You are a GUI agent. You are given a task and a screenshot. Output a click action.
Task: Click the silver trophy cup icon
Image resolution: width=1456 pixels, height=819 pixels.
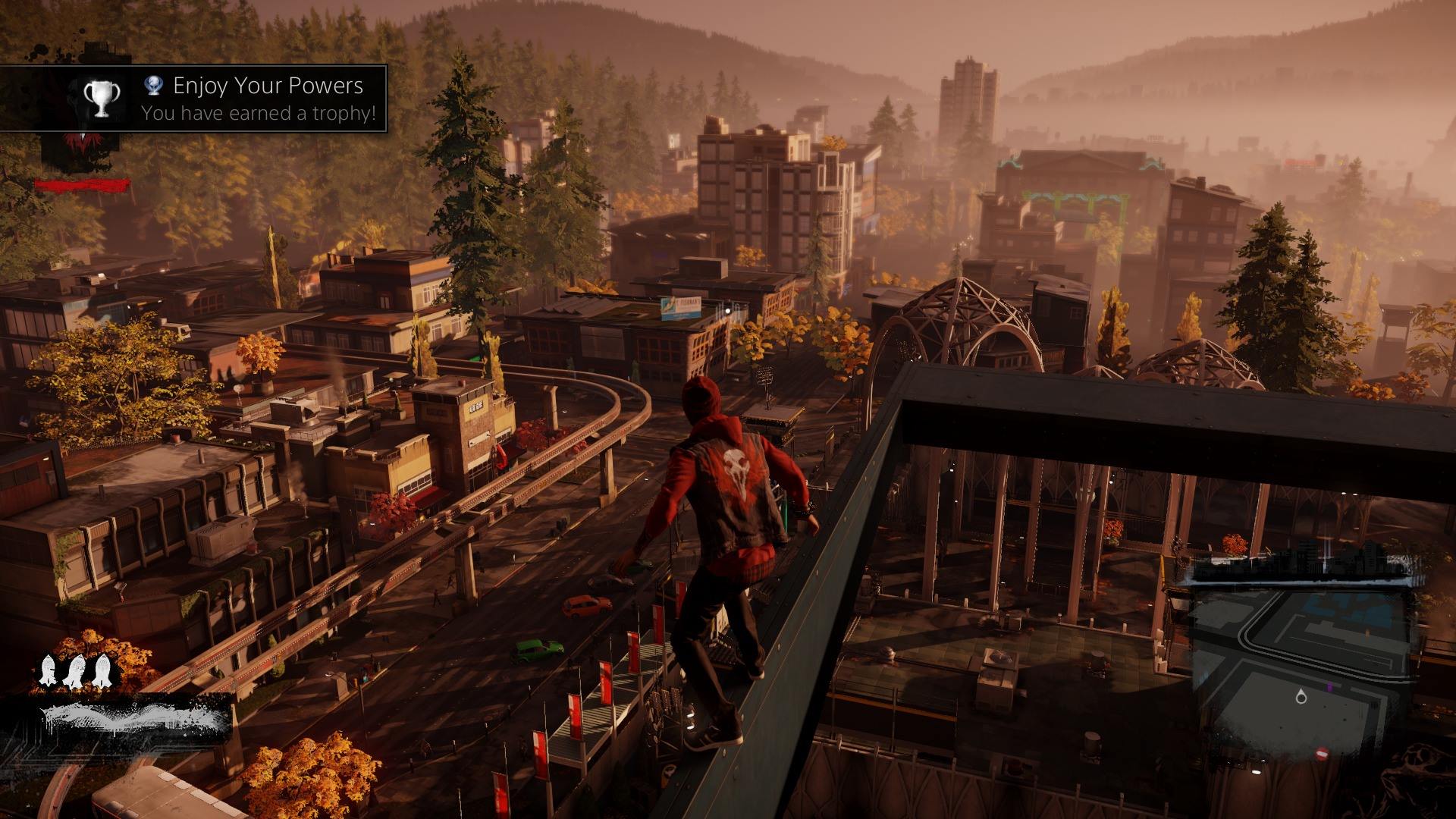tap(101, 99)
